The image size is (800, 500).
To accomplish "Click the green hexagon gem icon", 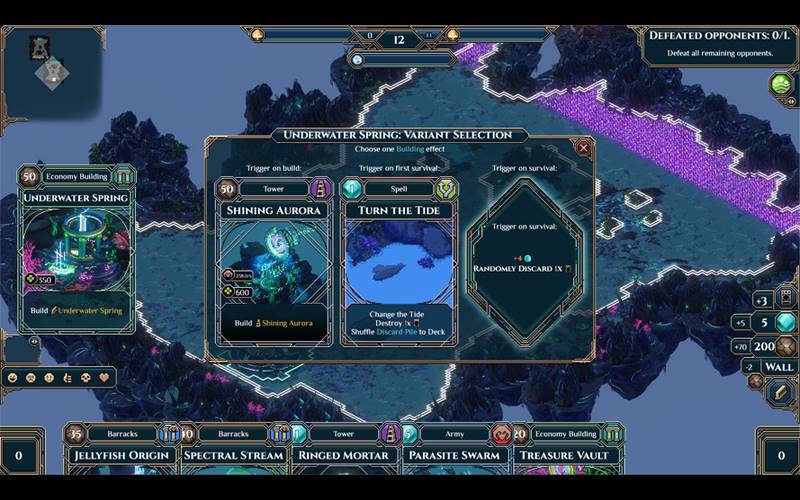I will (x=781, y=85).
